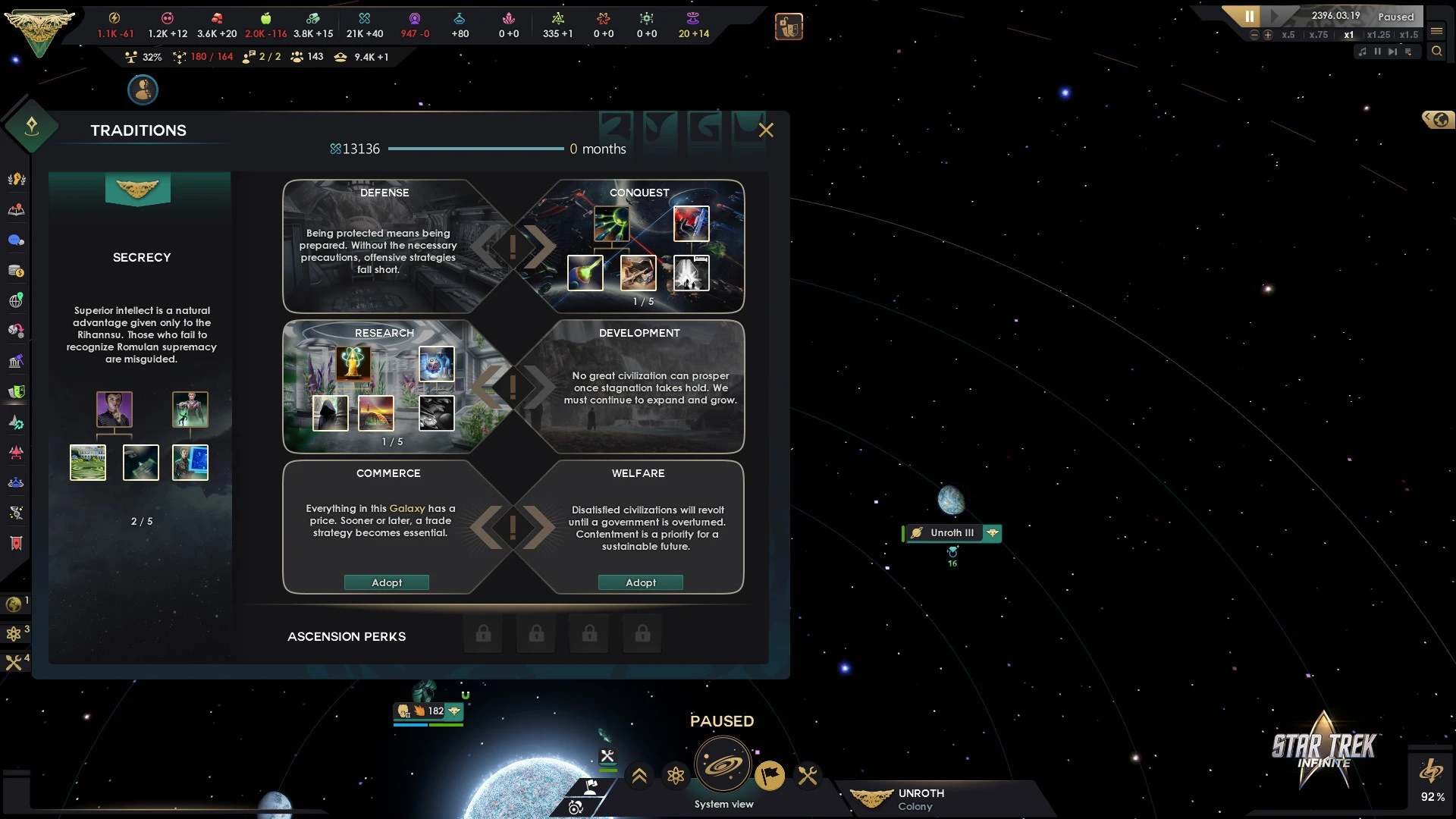
Task: Adopt the Commerce tradition
Action: (387, 582)
